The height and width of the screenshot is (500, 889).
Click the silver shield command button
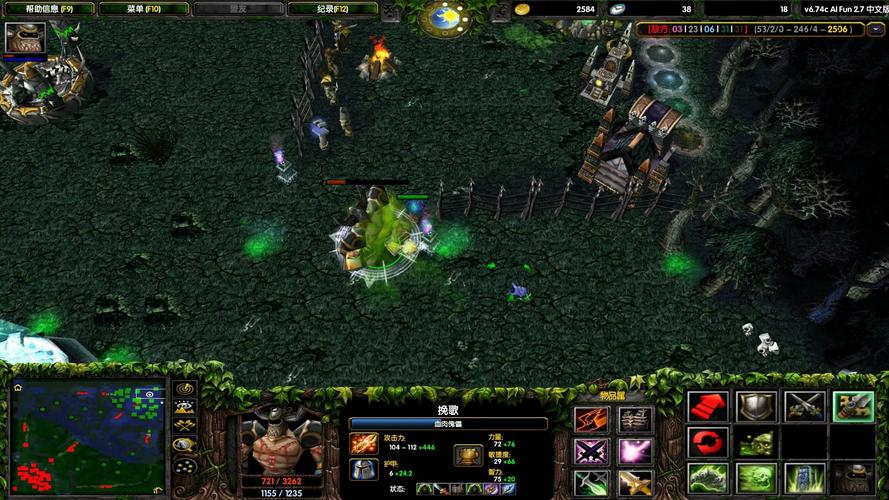(756, 407)
